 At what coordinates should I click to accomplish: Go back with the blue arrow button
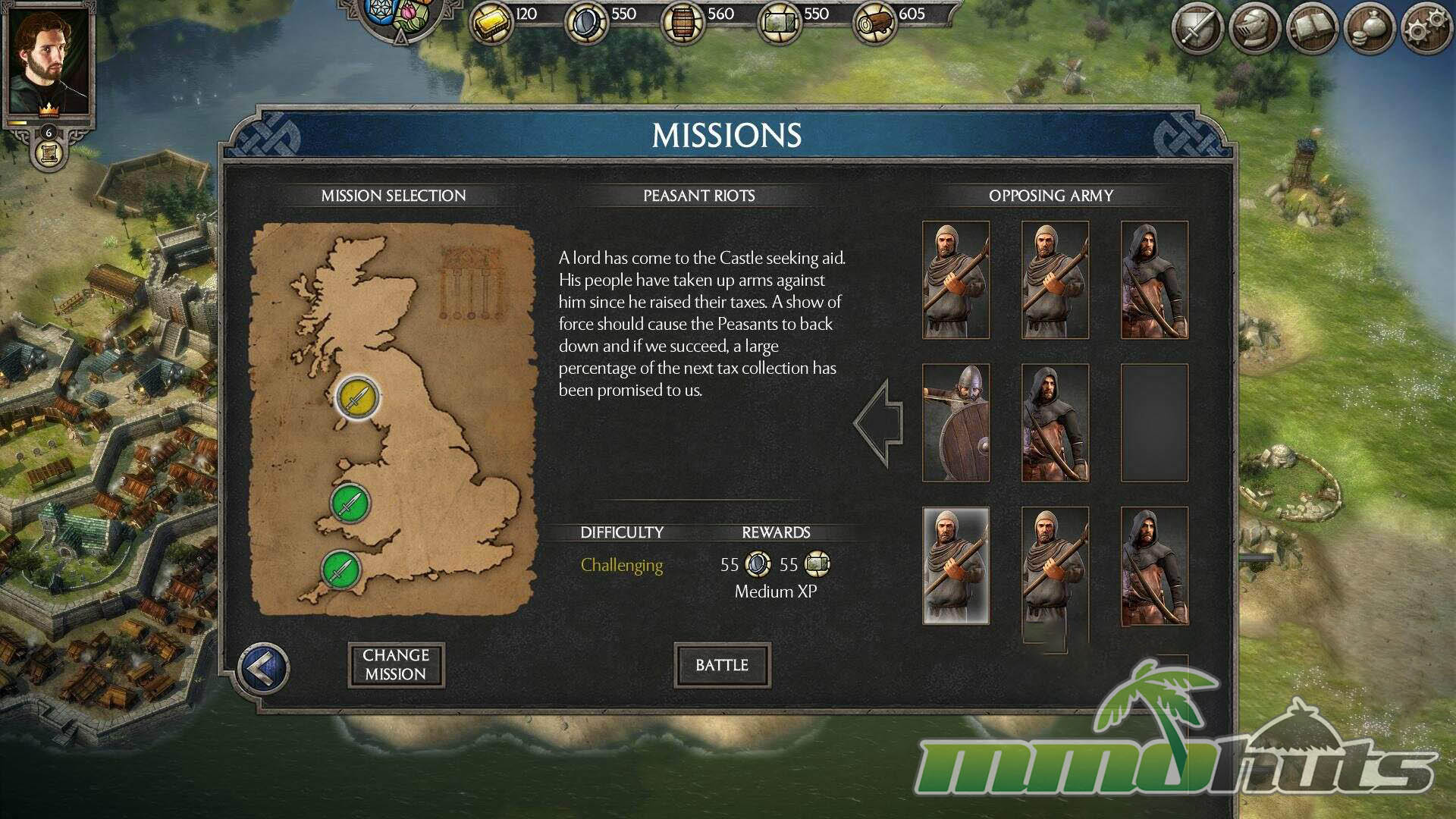(263, 668)
